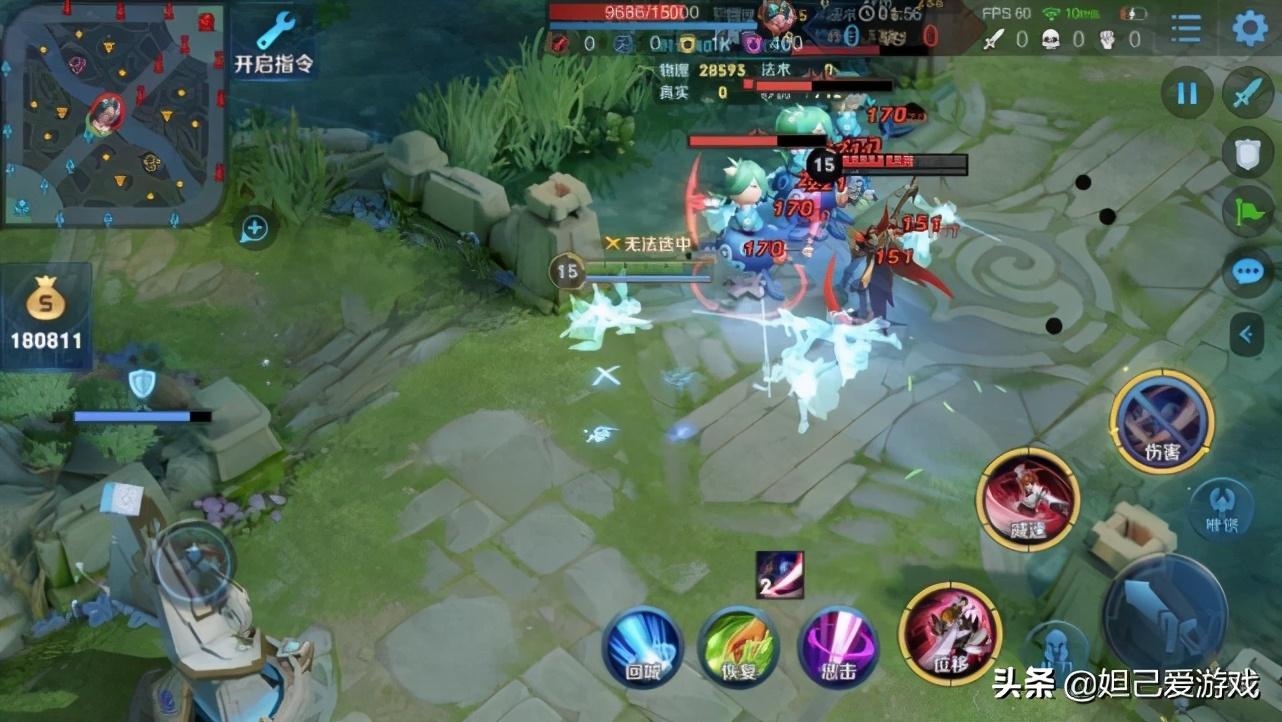Image resolution: width=1282 pixels, height=722 pixels.
Task: Tap the quick message plus bubble
Action: 254,229
